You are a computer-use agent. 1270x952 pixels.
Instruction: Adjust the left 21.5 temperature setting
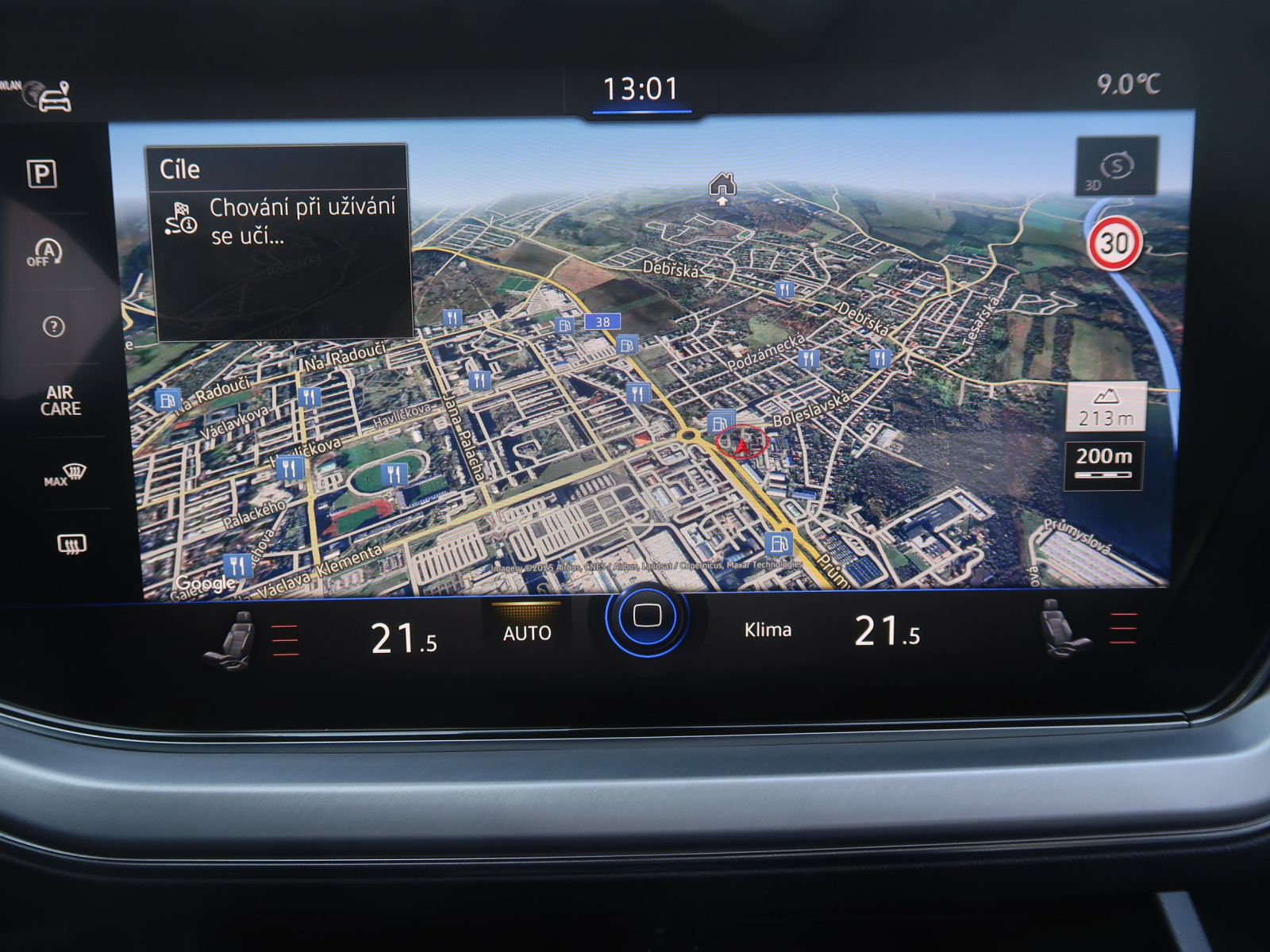tap(403, 637)
